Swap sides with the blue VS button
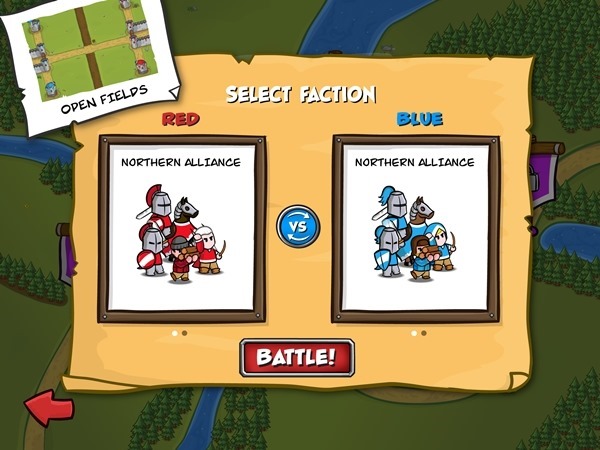The image size is (600, 450). (297, 225)
